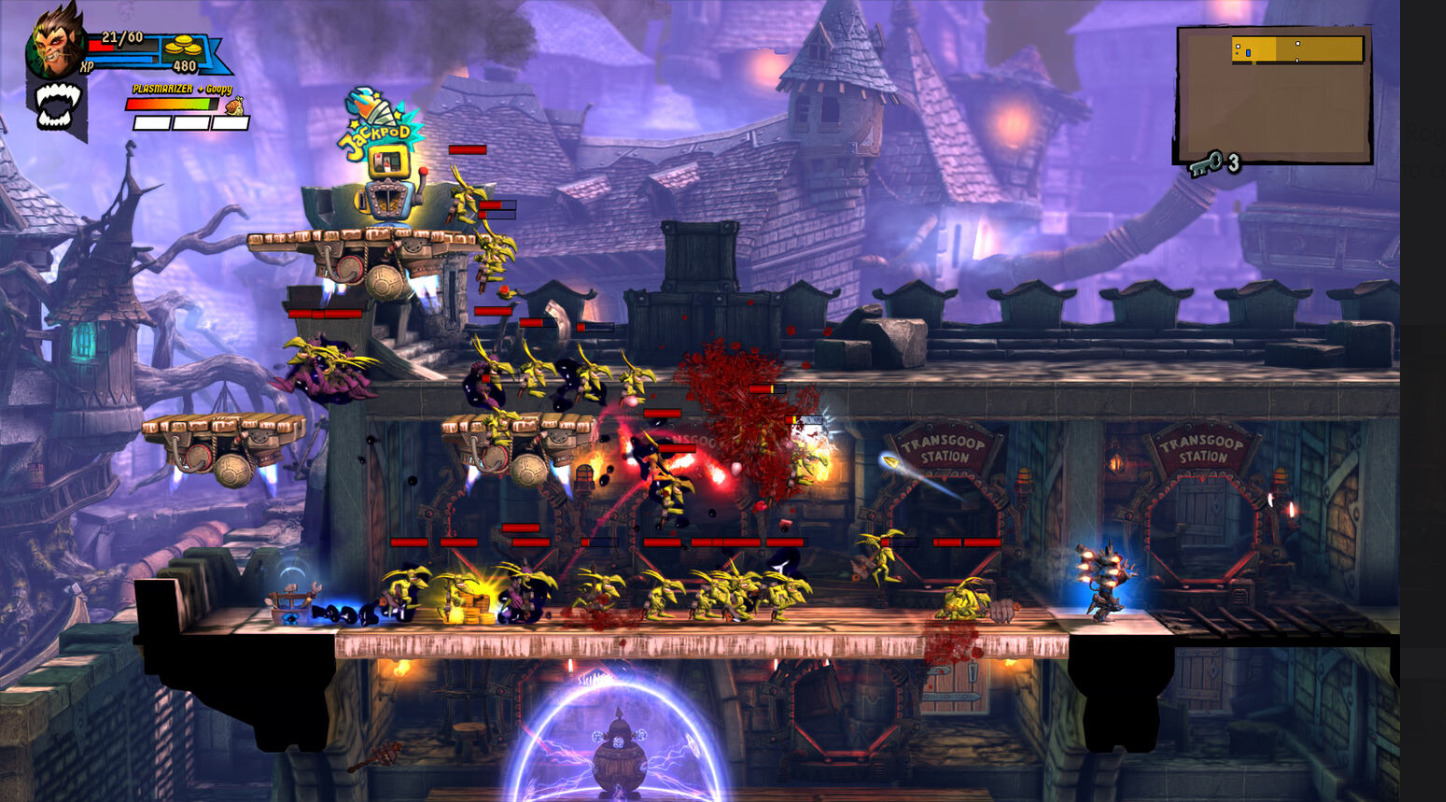The image size is (1446, 802).
Task: Click the Goopy snail mod icon
Action: pyautogui.click(x=234, y=105)
